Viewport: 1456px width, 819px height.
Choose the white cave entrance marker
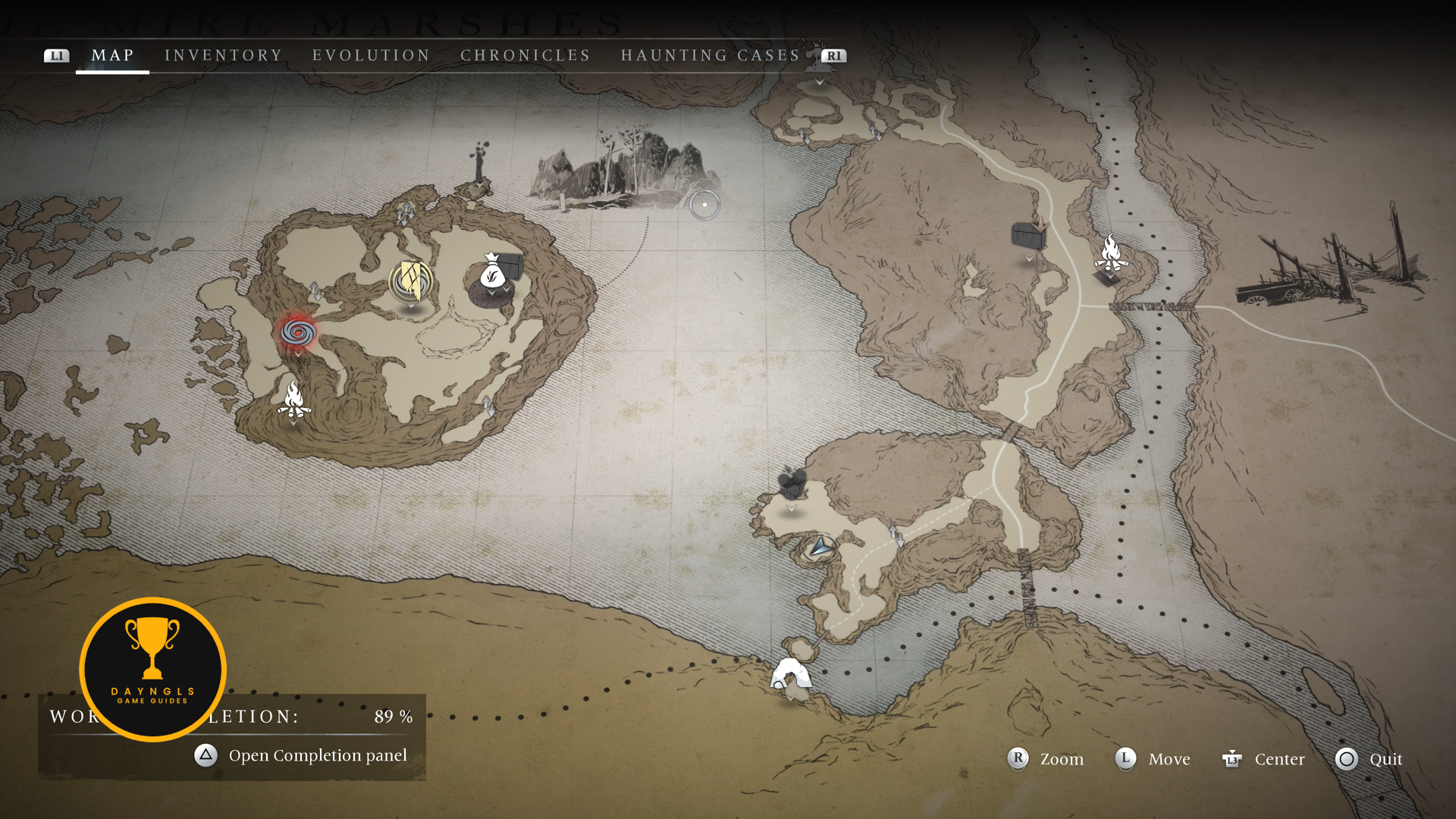[790, 674]
